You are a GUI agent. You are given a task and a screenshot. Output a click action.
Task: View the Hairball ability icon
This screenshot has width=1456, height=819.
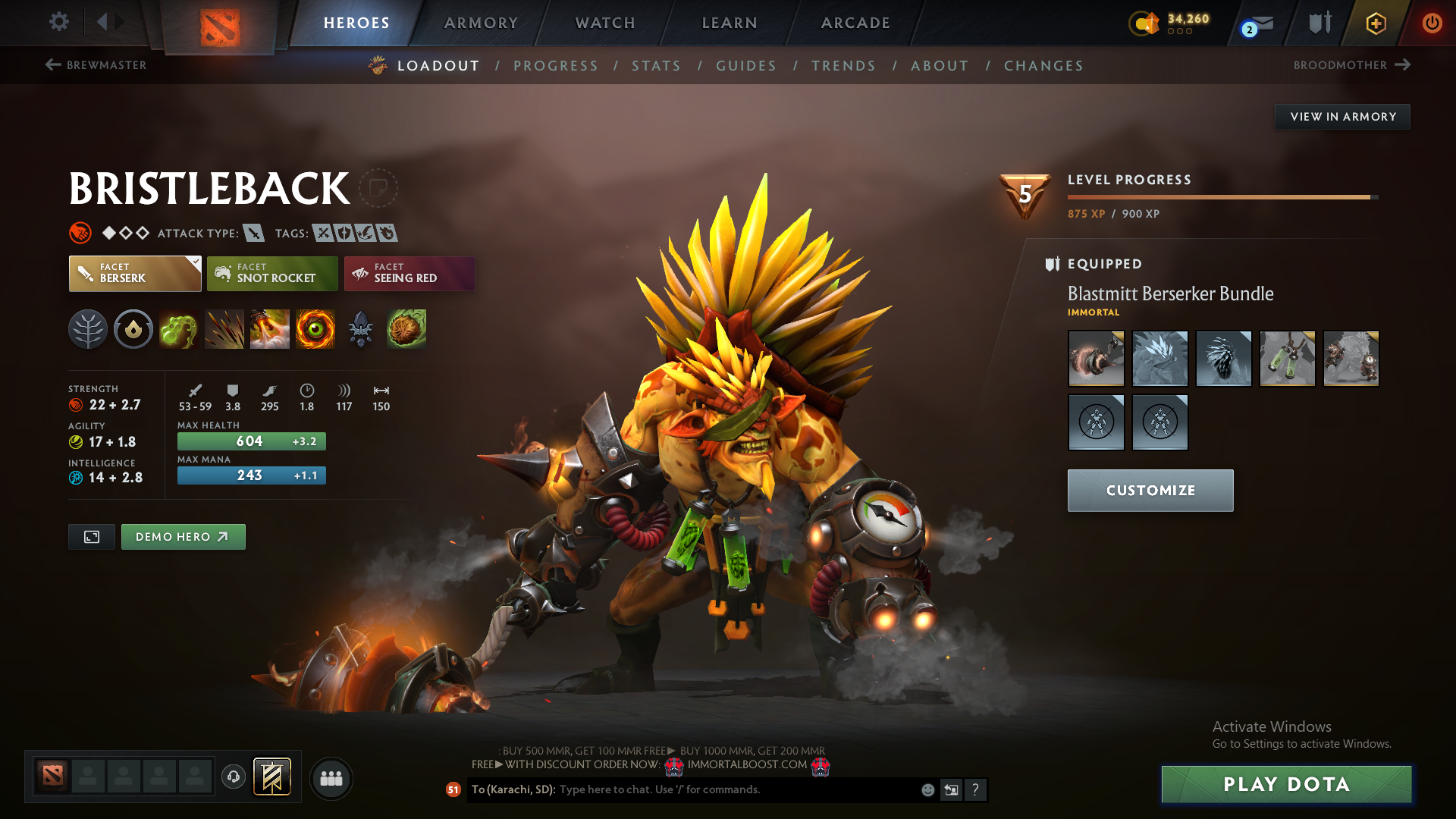point(406,329)
